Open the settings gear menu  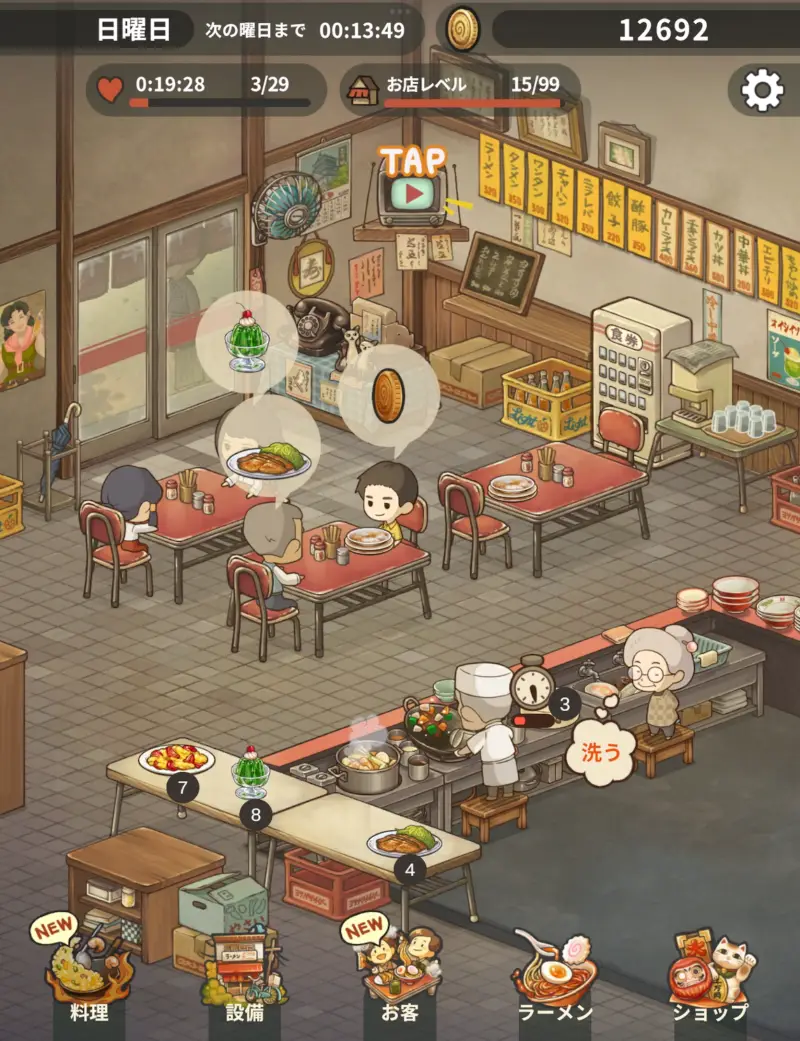click(762, 91)
